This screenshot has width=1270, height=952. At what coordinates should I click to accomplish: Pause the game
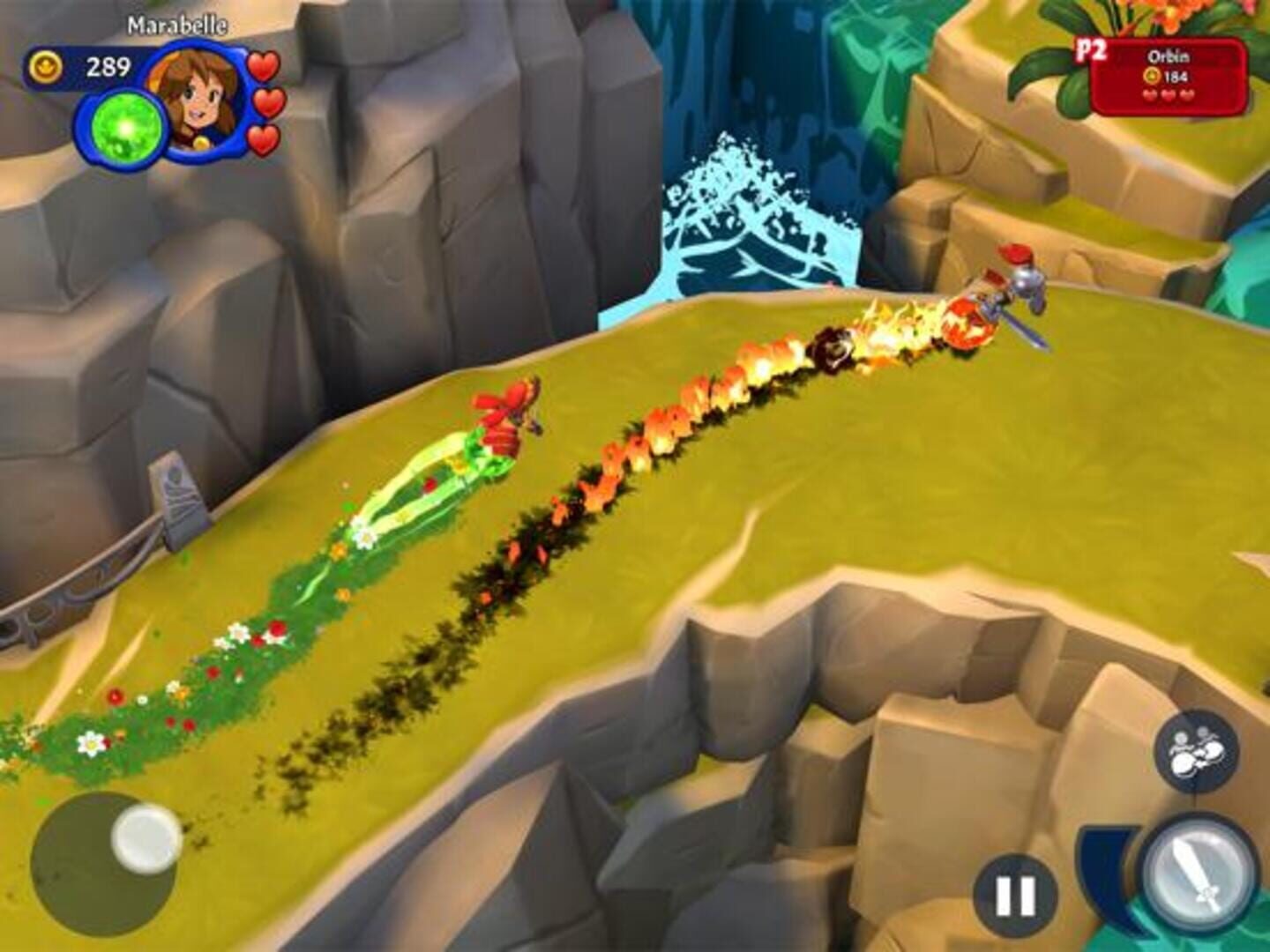(1015, 896)
